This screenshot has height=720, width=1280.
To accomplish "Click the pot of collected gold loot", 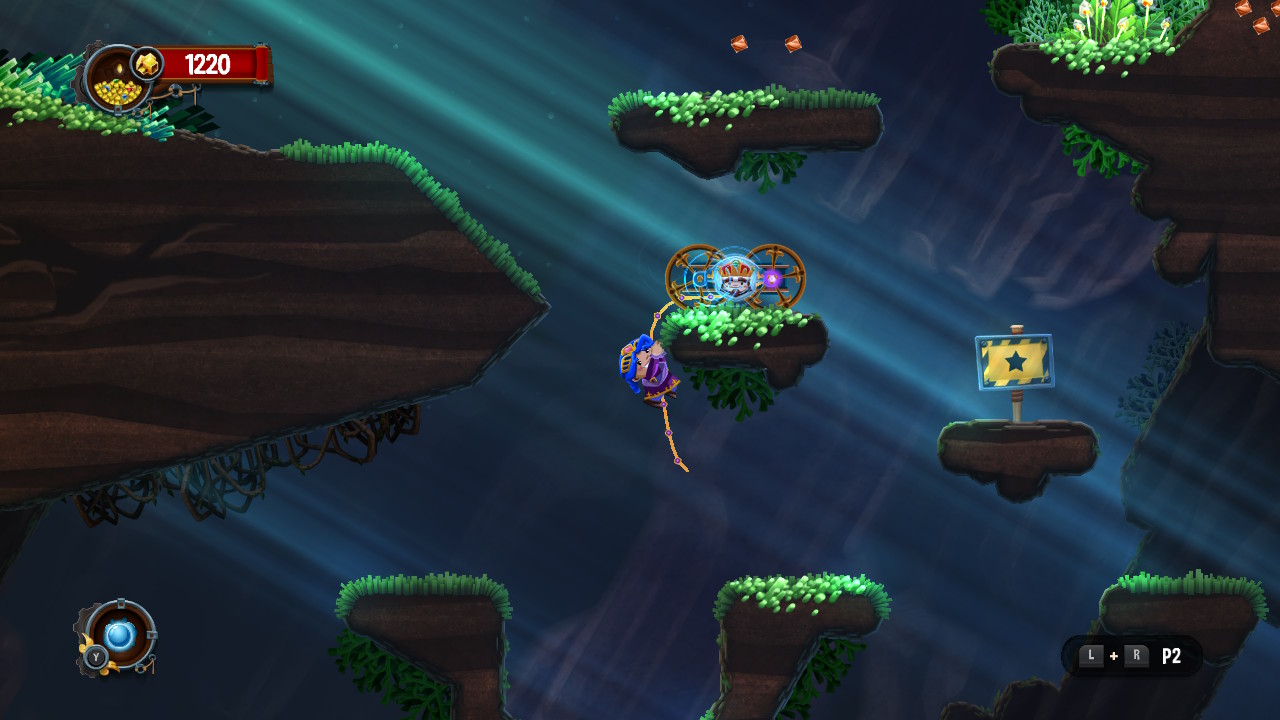I will (117, 92).
